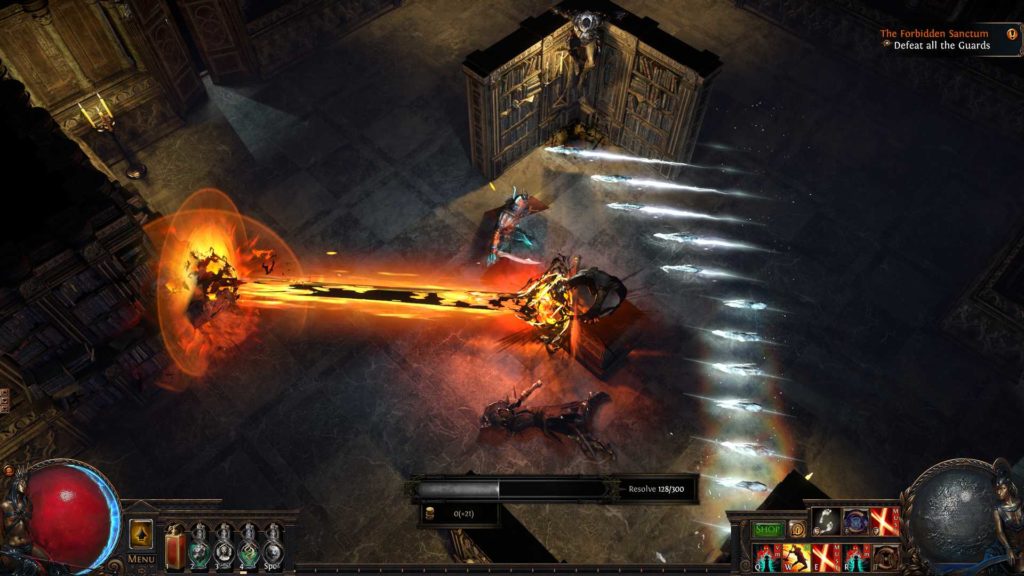
Task: Click the gold coin icon beside Shop
Action: click(796, 529)
